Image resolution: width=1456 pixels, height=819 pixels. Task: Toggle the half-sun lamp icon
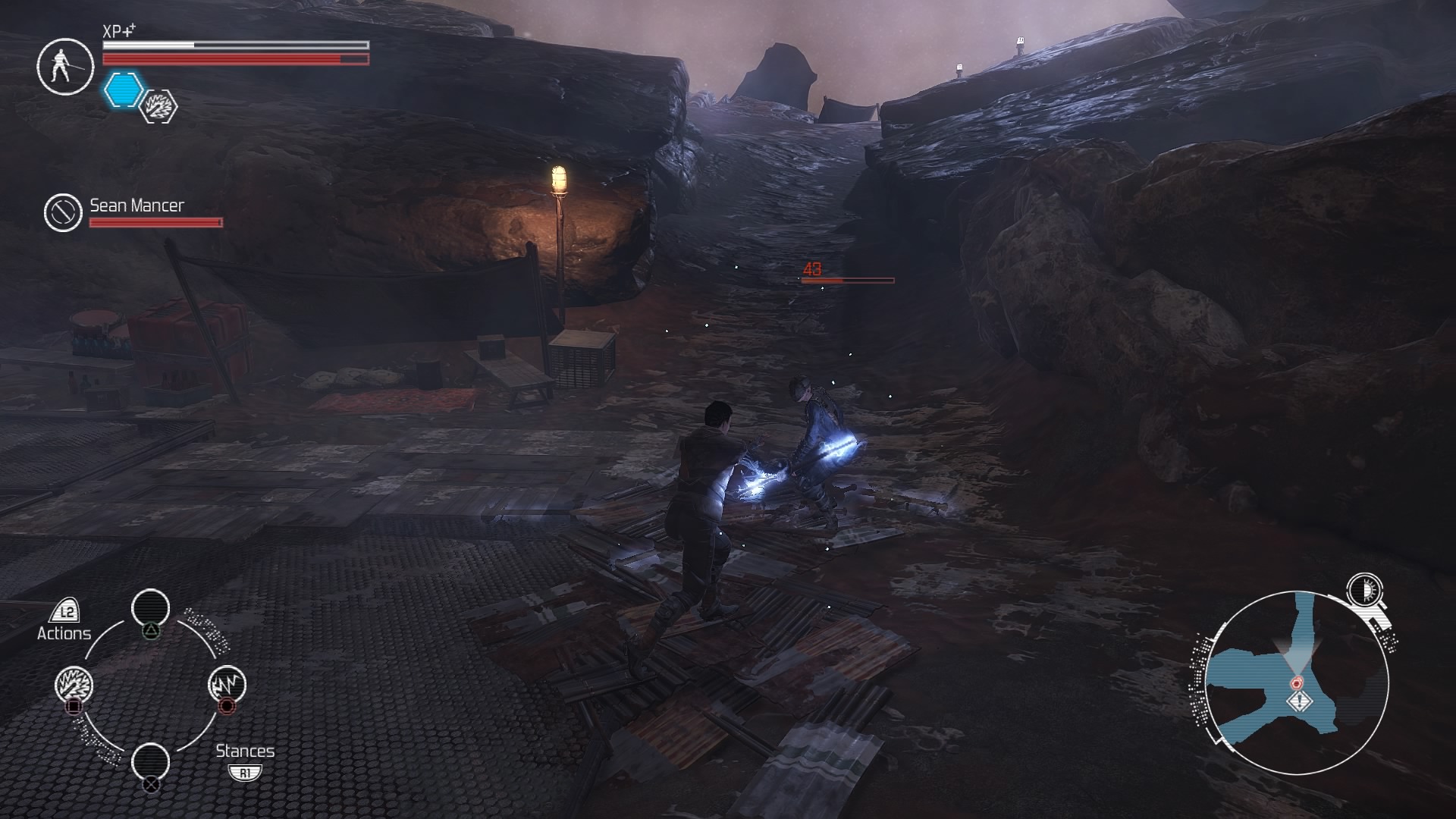coord(1364,589)
